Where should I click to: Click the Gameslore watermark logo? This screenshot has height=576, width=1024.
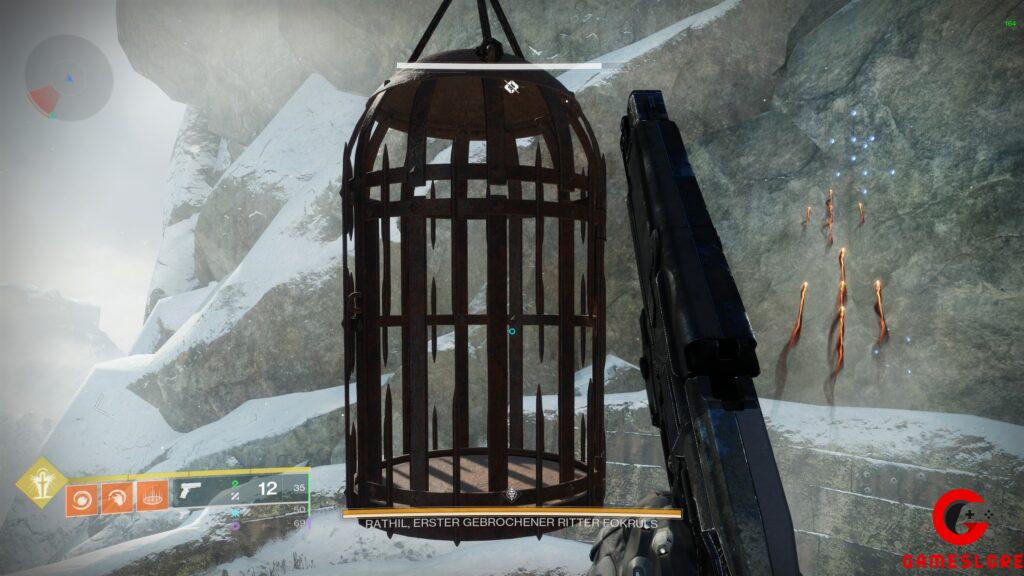(962, 530)
